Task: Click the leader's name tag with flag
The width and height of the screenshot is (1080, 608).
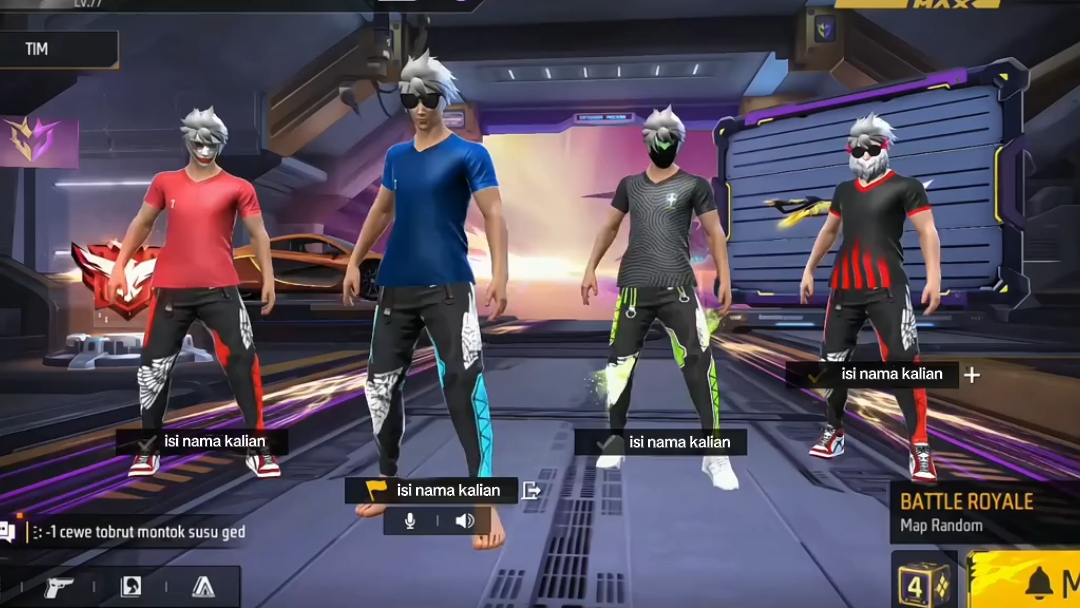Action: tap(432, 490)
